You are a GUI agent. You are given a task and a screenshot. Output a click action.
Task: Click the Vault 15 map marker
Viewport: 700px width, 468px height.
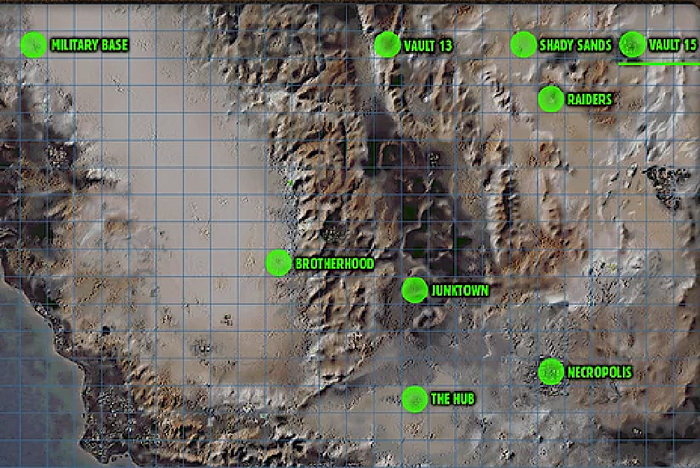click(x=632, y=45)
